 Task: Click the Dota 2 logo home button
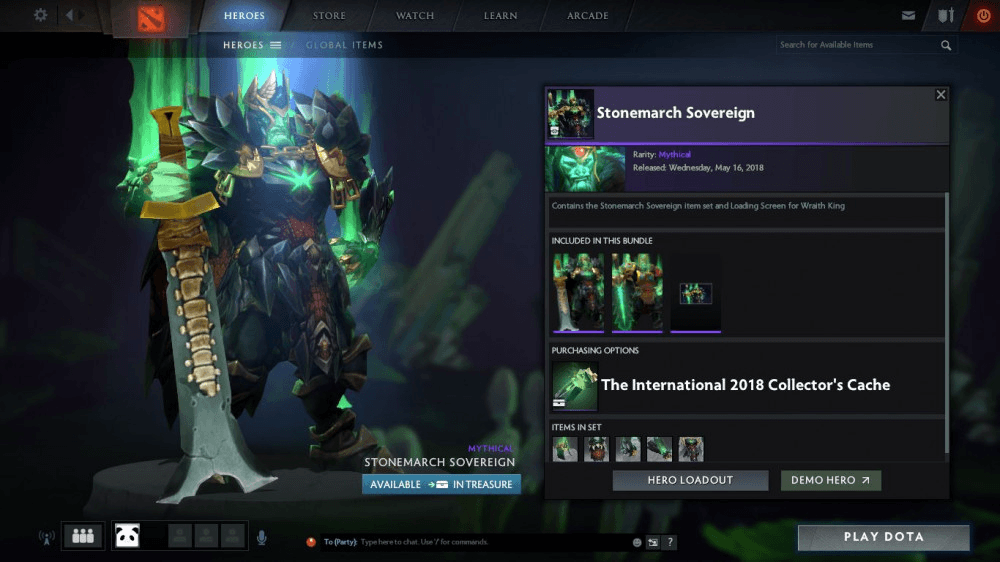149,18
